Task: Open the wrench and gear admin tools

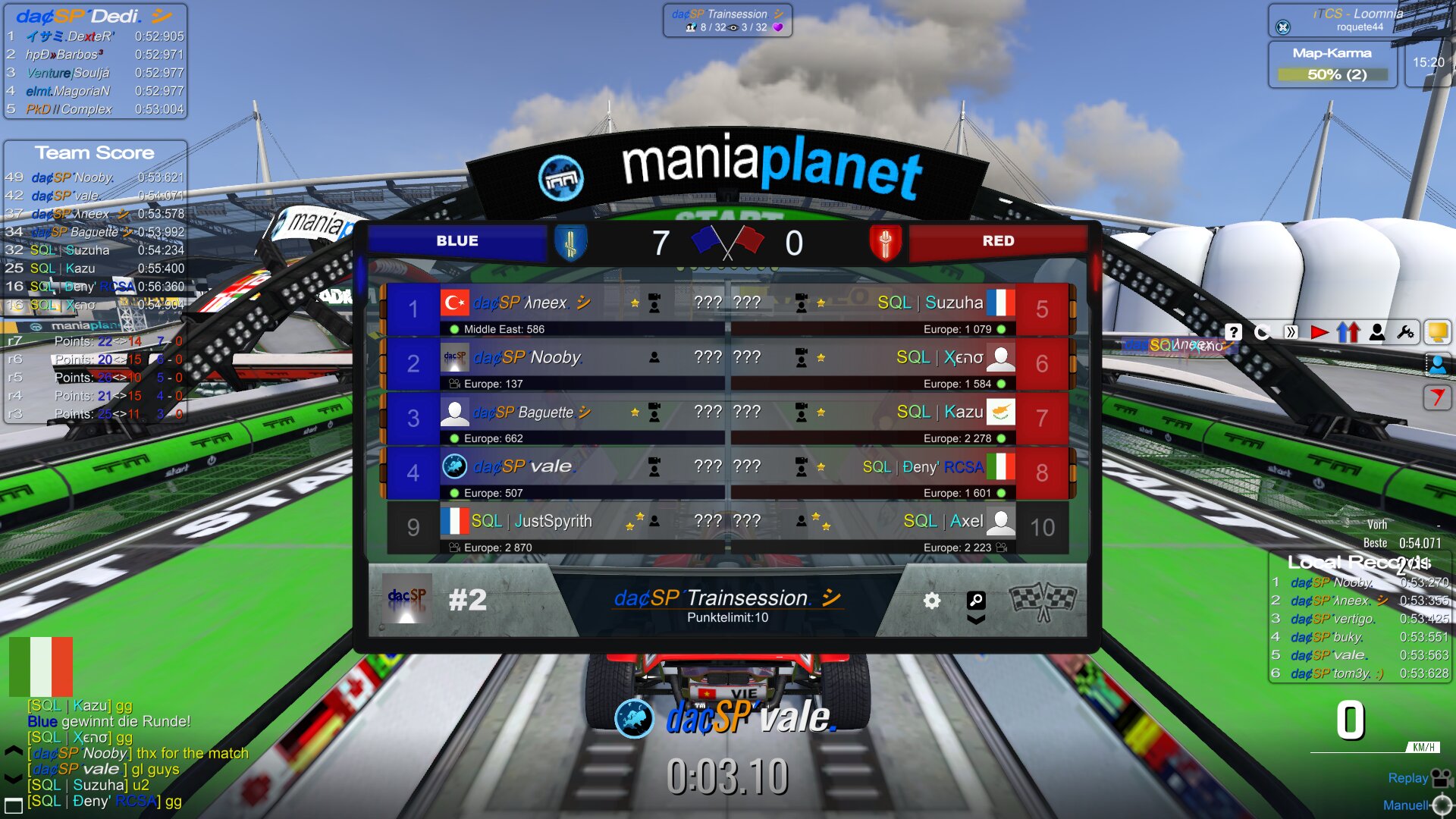Action: tap(1405, 332)
